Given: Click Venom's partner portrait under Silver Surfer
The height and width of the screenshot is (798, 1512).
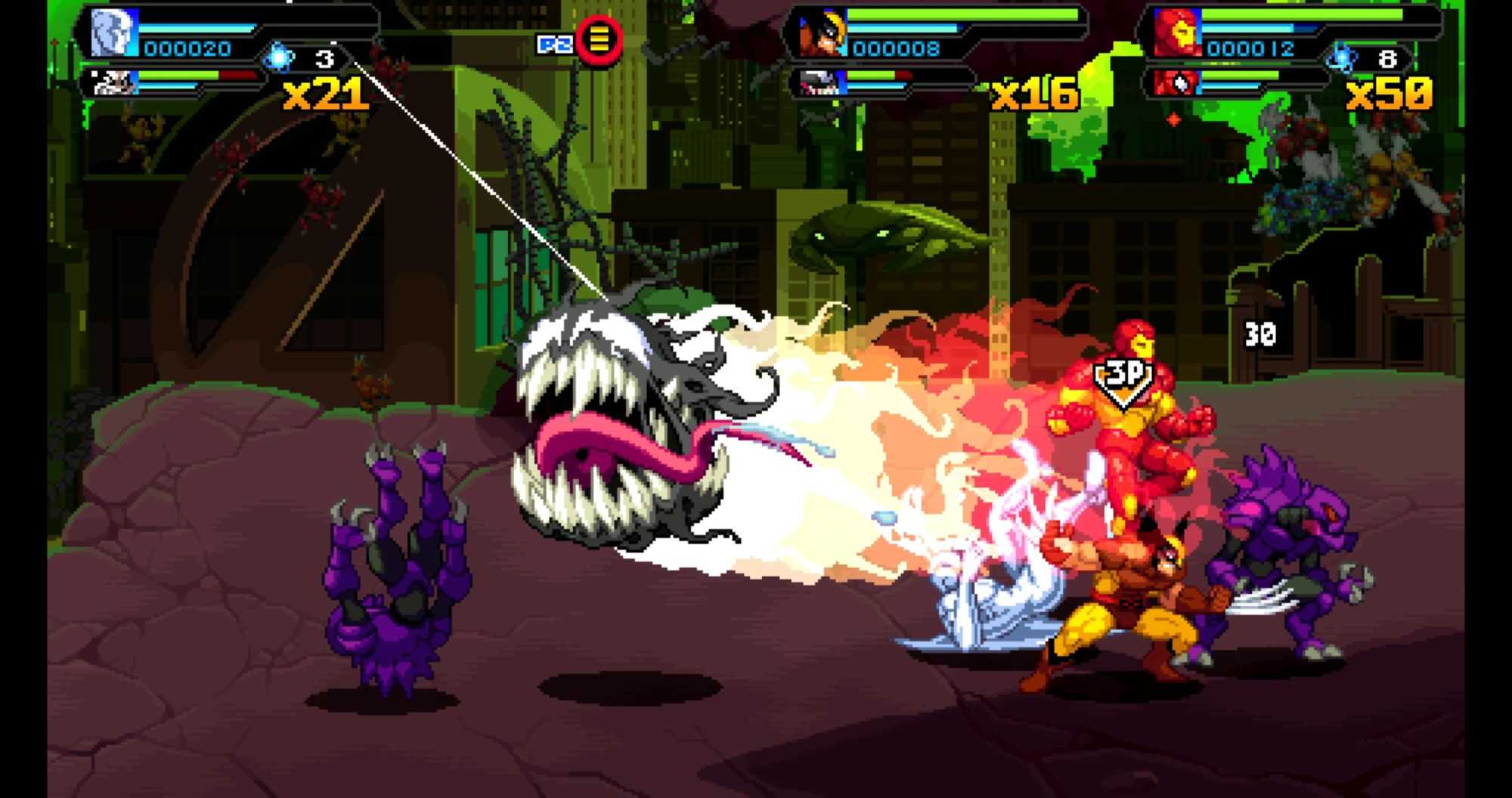Looking at the screenshot, I should click(115, 82).
